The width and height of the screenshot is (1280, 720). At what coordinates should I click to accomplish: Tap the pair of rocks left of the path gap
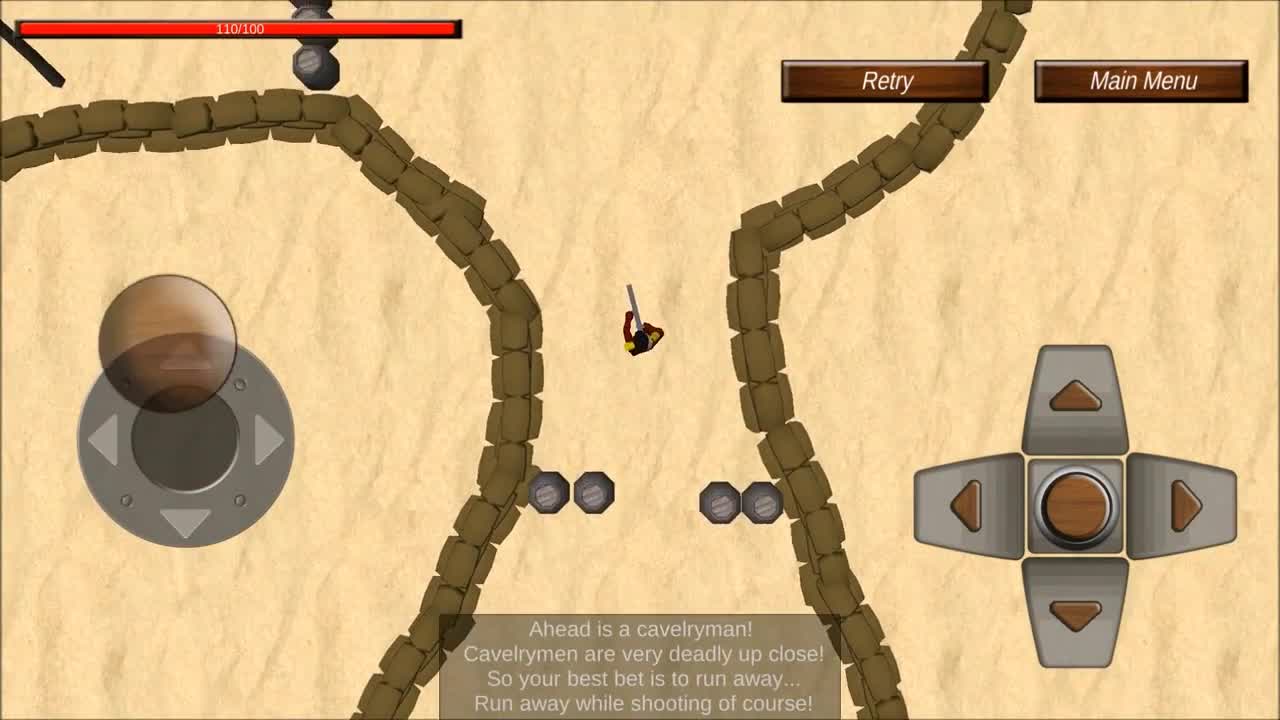click(572, 493)
